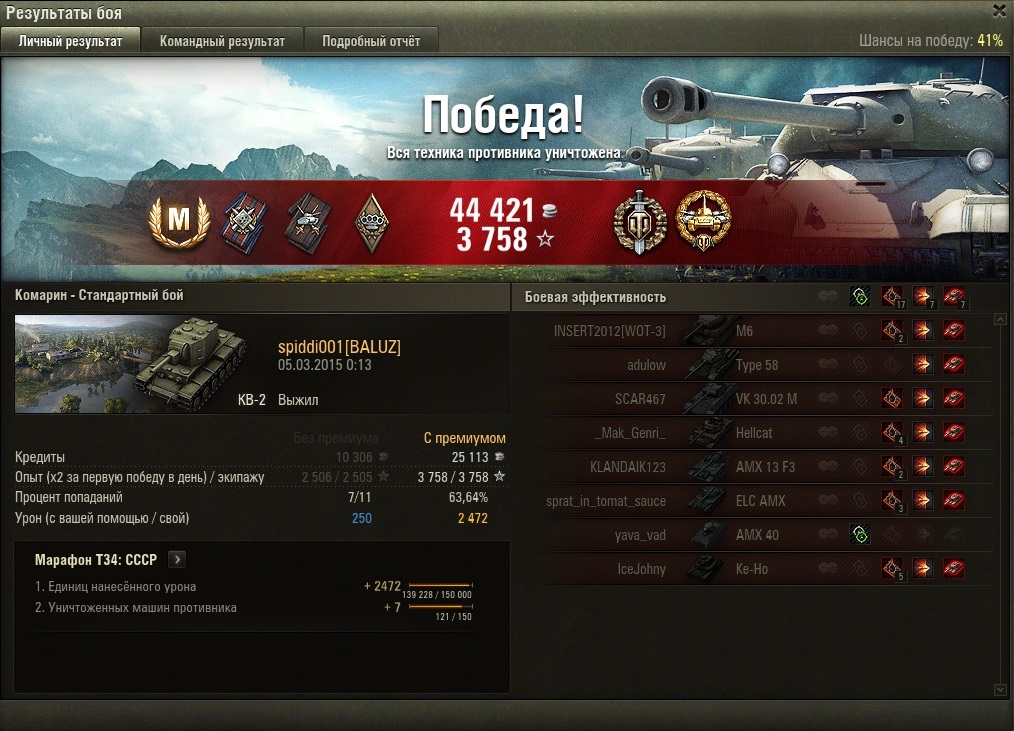1014x731 pixels.
Task: Pick the _Mak_Genri_ Hellcat row
Action: pyautogui.click(x=750, y=433)
